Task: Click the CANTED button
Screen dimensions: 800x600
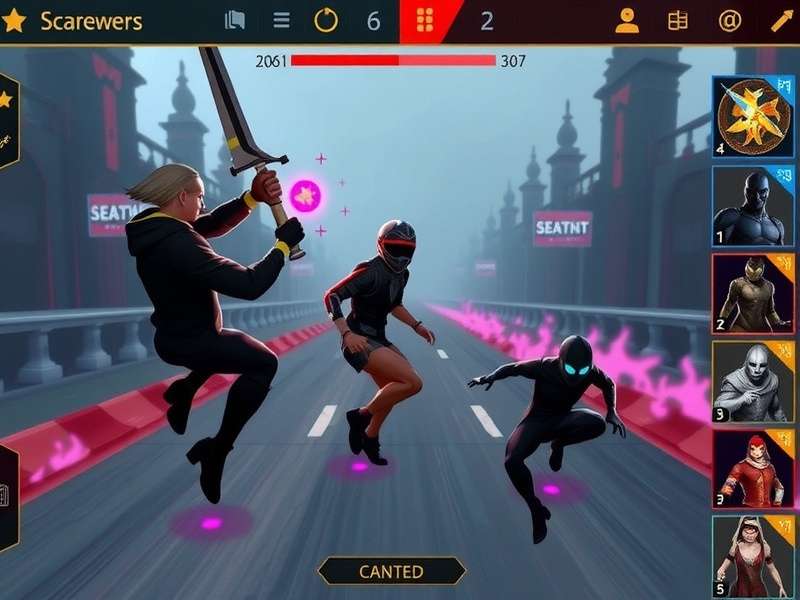Action: pos(391,571)
